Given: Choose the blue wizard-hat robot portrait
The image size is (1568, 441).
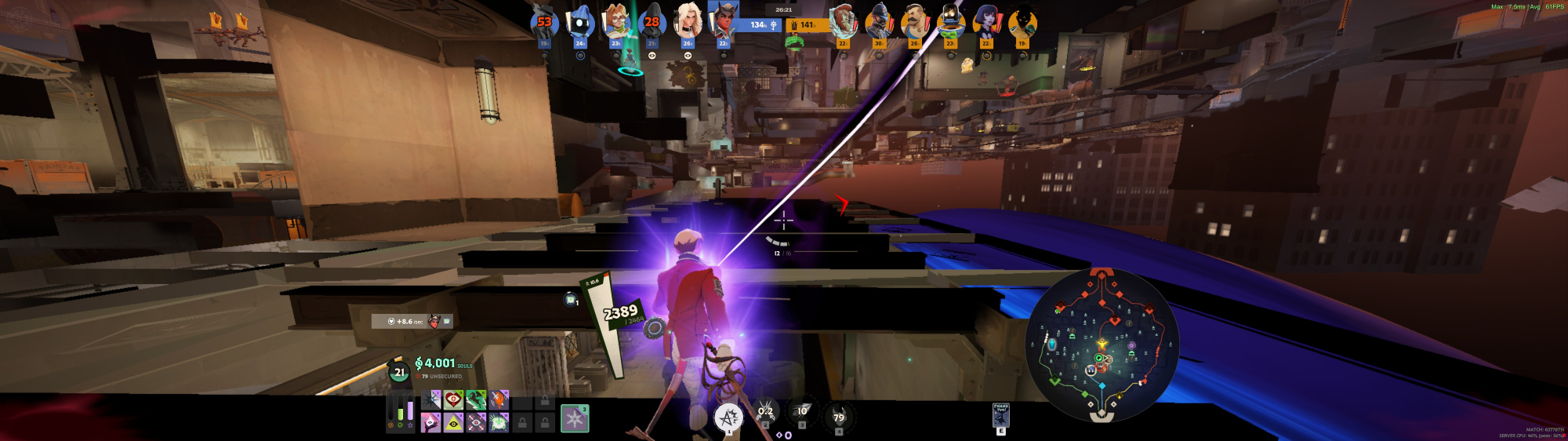Looking at the screenshot, I should [x=580, y=22].
